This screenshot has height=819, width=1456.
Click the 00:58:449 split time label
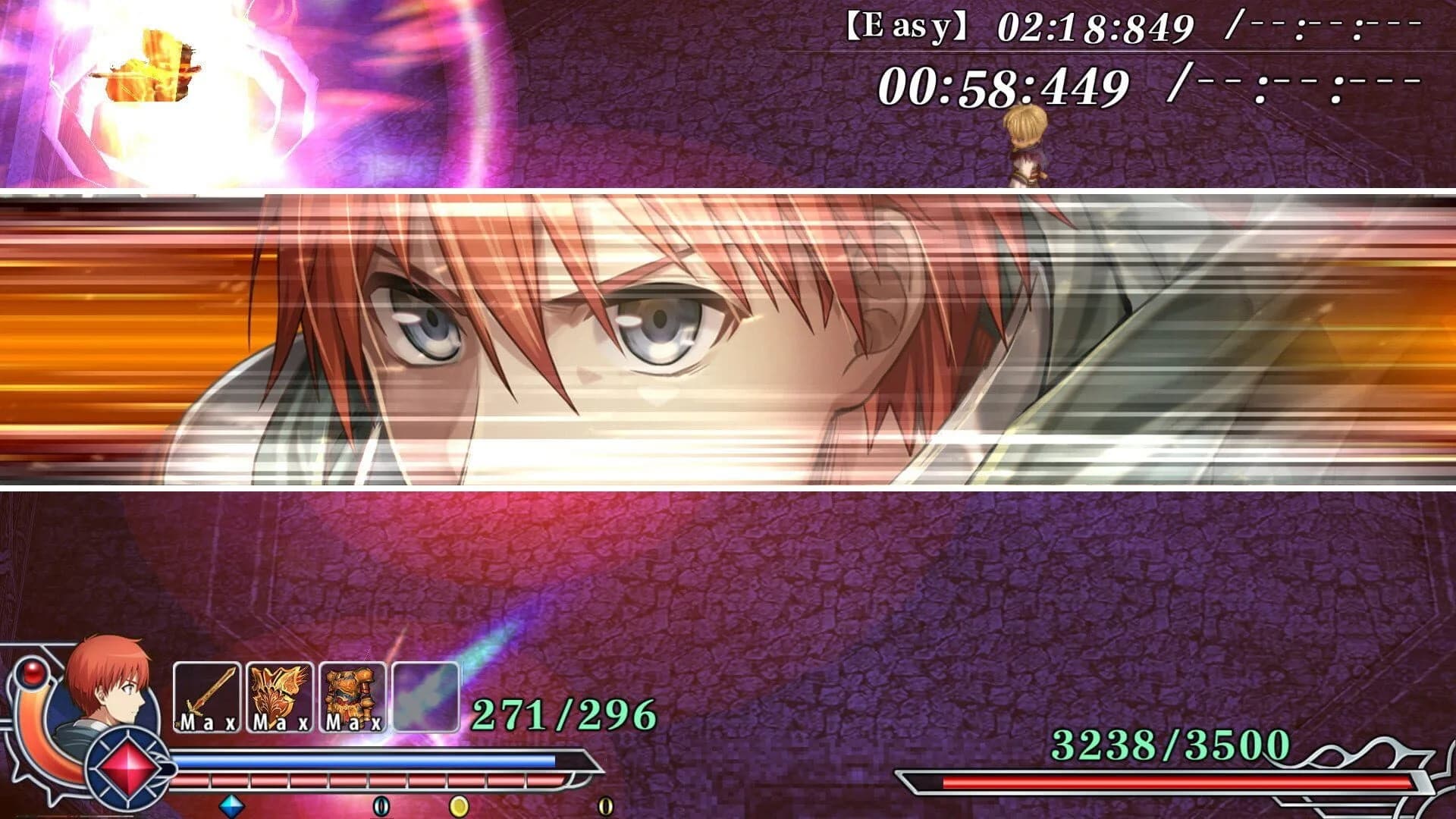coord(1001,85)
